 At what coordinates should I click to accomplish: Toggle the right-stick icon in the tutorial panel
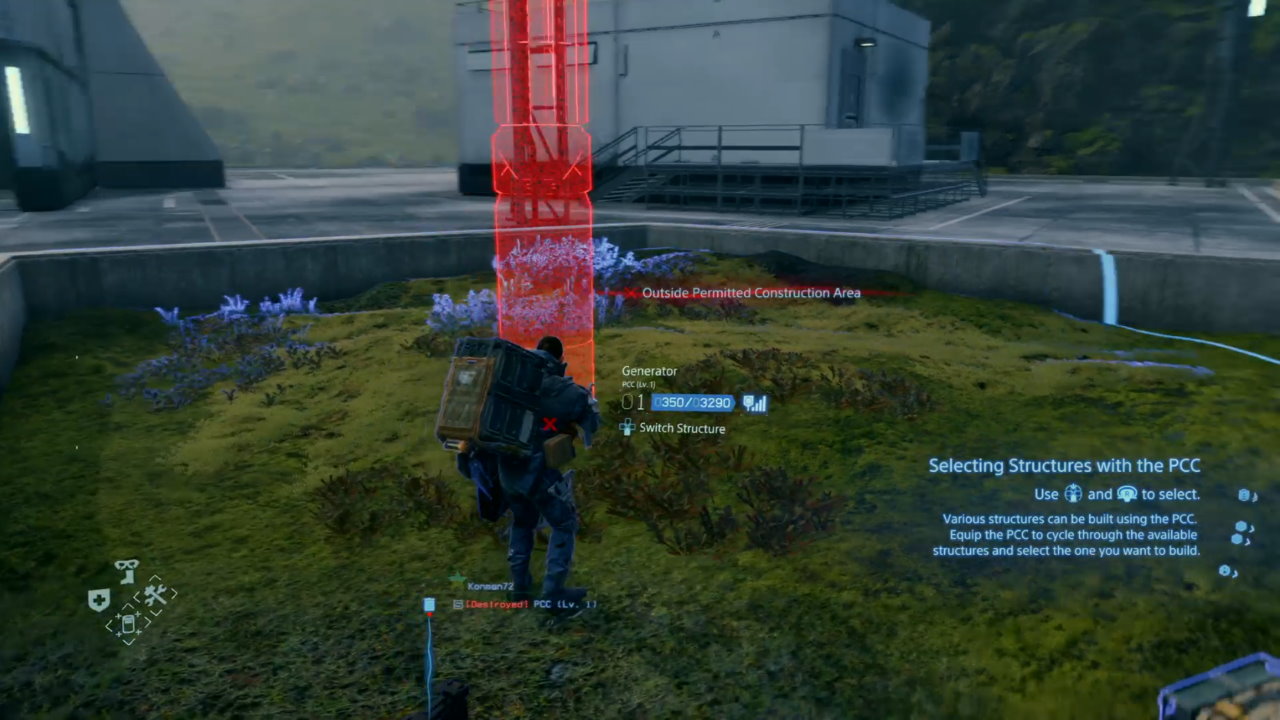1129,493
